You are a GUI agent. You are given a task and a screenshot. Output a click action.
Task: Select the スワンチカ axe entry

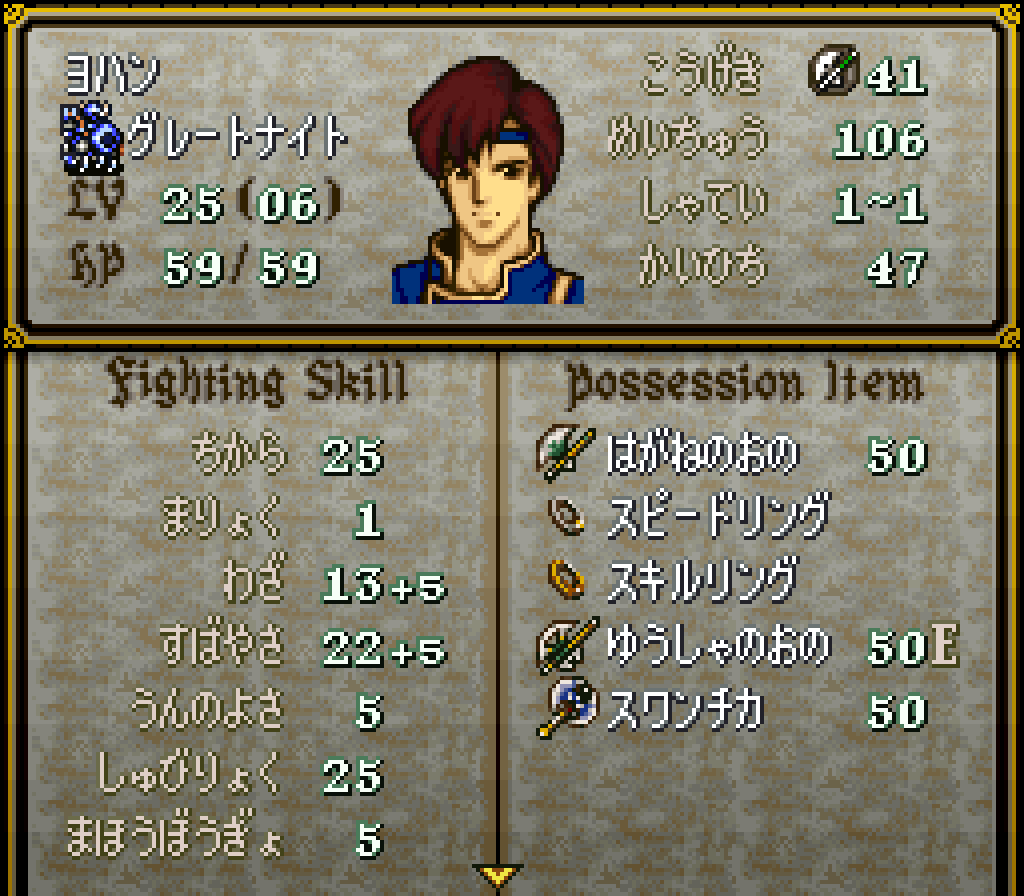tap(685, 711)
